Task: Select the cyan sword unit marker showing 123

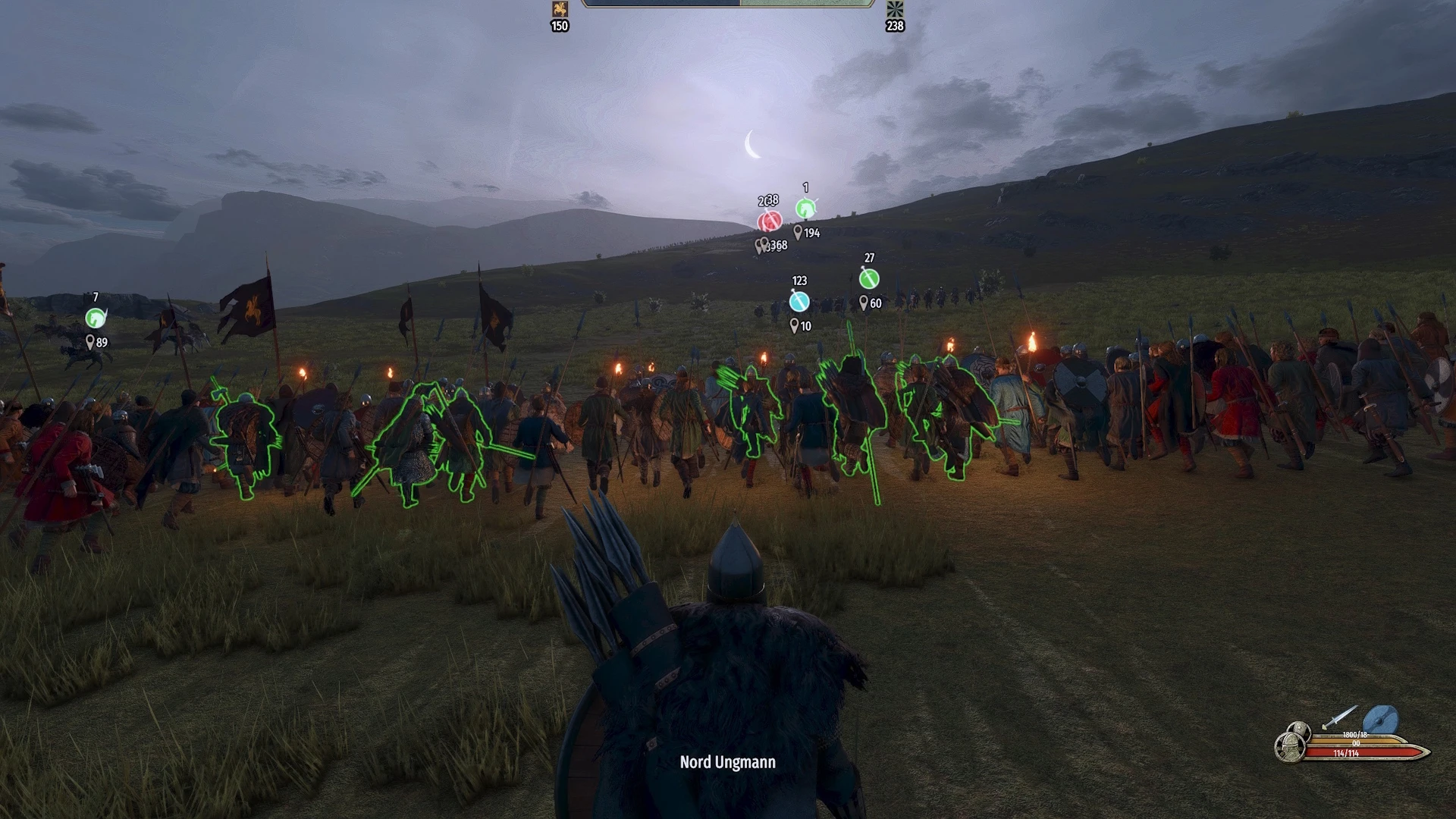Action: pos(799,302)
